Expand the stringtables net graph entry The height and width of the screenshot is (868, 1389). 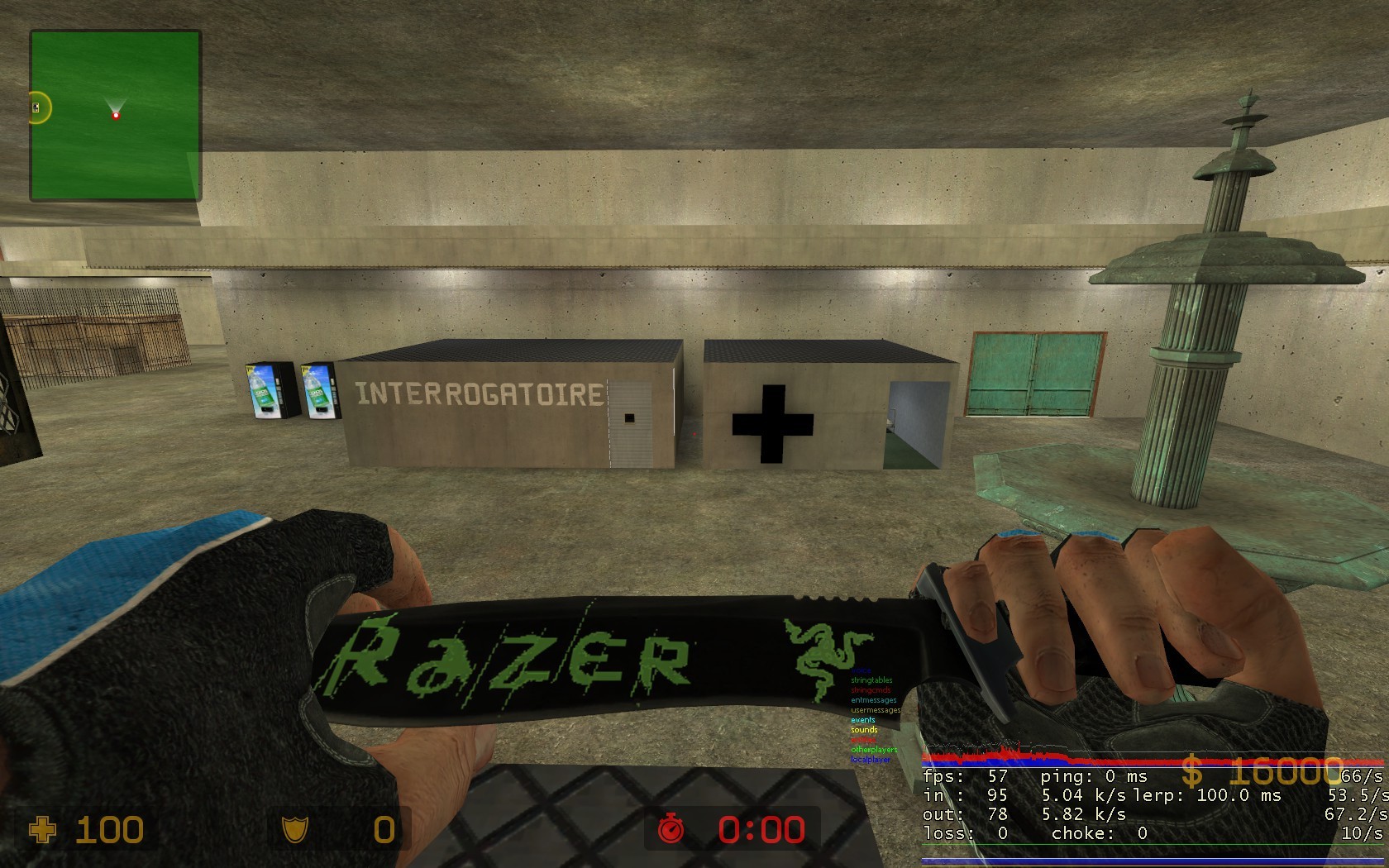point(871,681)
